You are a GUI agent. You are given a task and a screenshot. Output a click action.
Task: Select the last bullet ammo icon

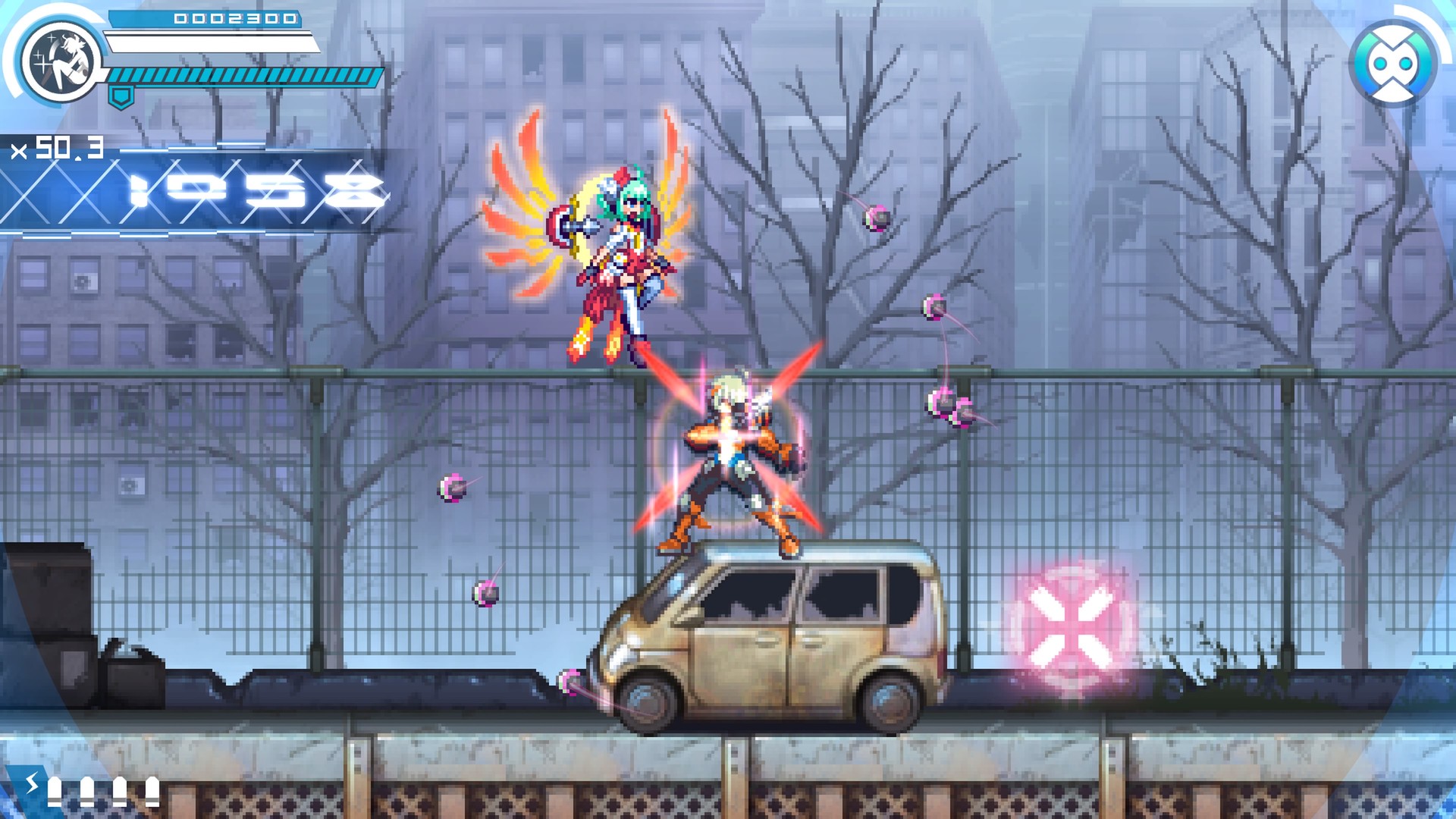point(152,792)
